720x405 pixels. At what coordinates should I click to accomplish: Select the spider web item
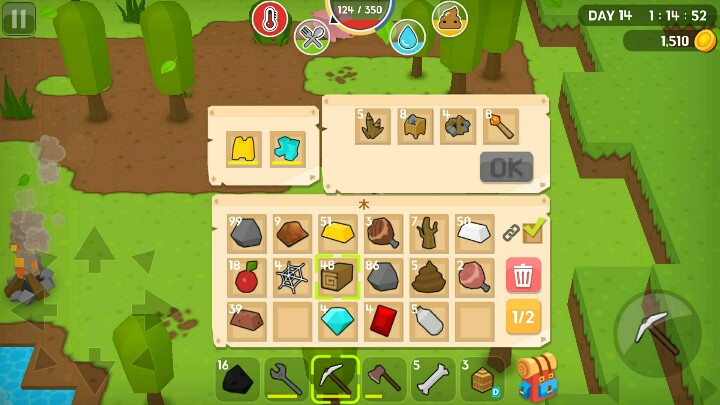point(291,277)
